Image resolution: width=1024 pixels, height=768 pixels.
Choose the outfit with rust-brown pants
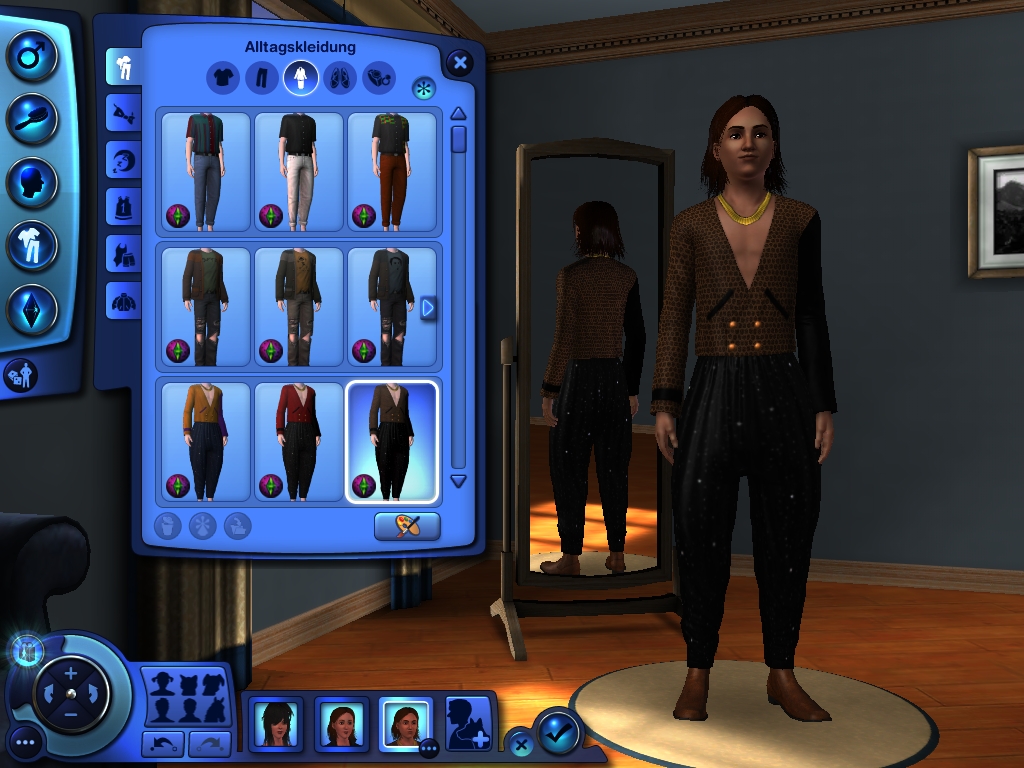(391, 171)
